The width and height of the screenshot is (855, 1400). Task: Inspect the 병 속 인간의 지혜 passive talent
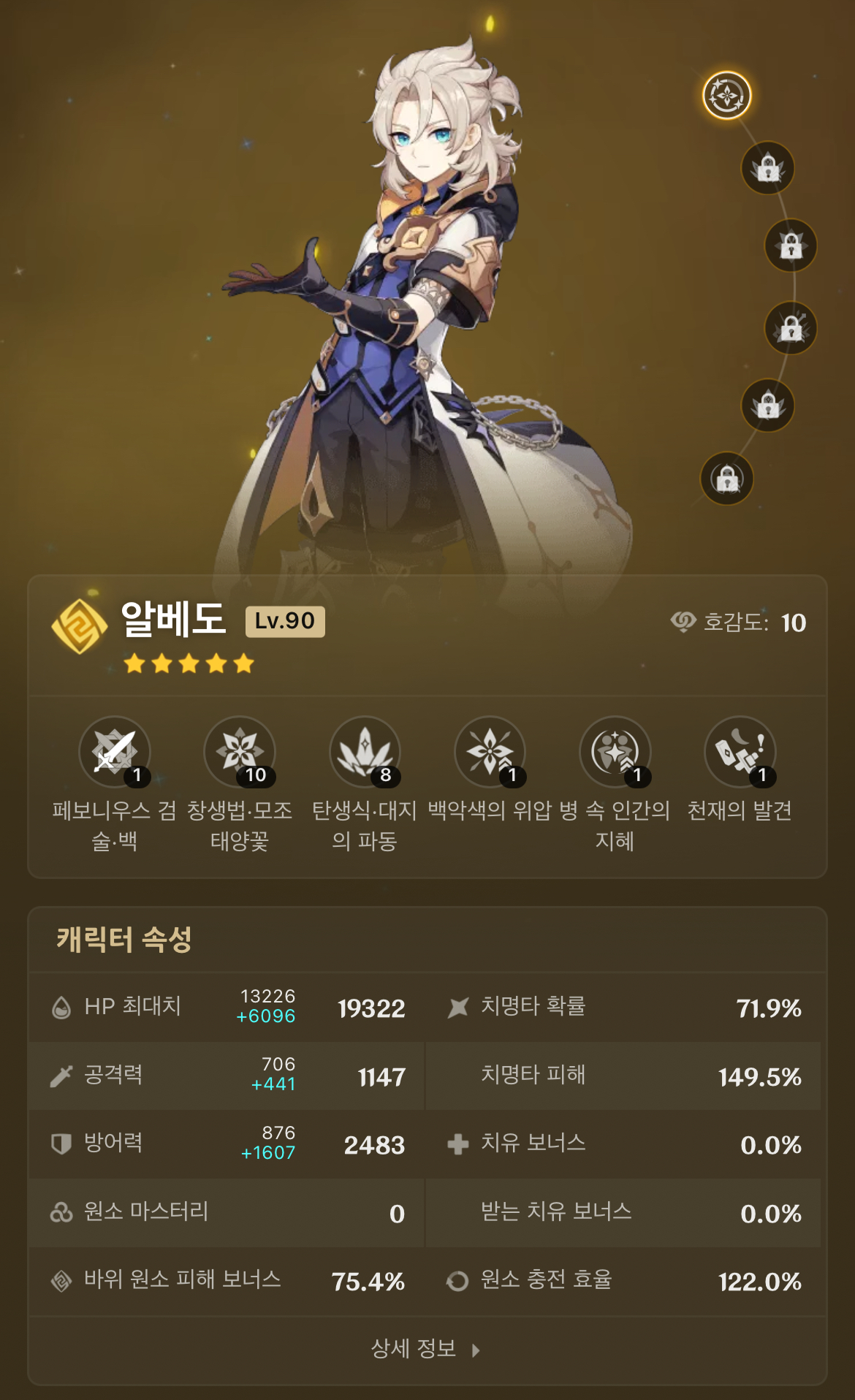(615, 752)
